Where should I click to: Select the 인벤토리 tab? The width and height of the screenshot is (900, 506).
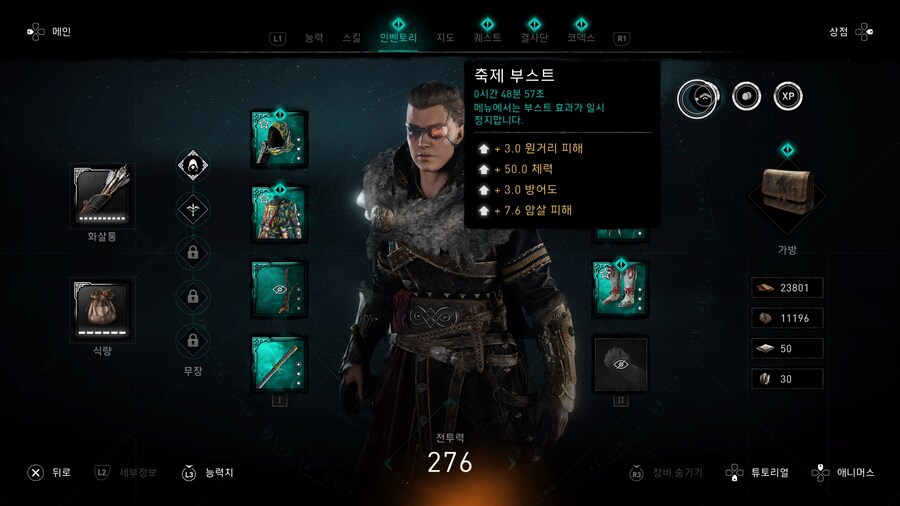[x=398, y=38]
